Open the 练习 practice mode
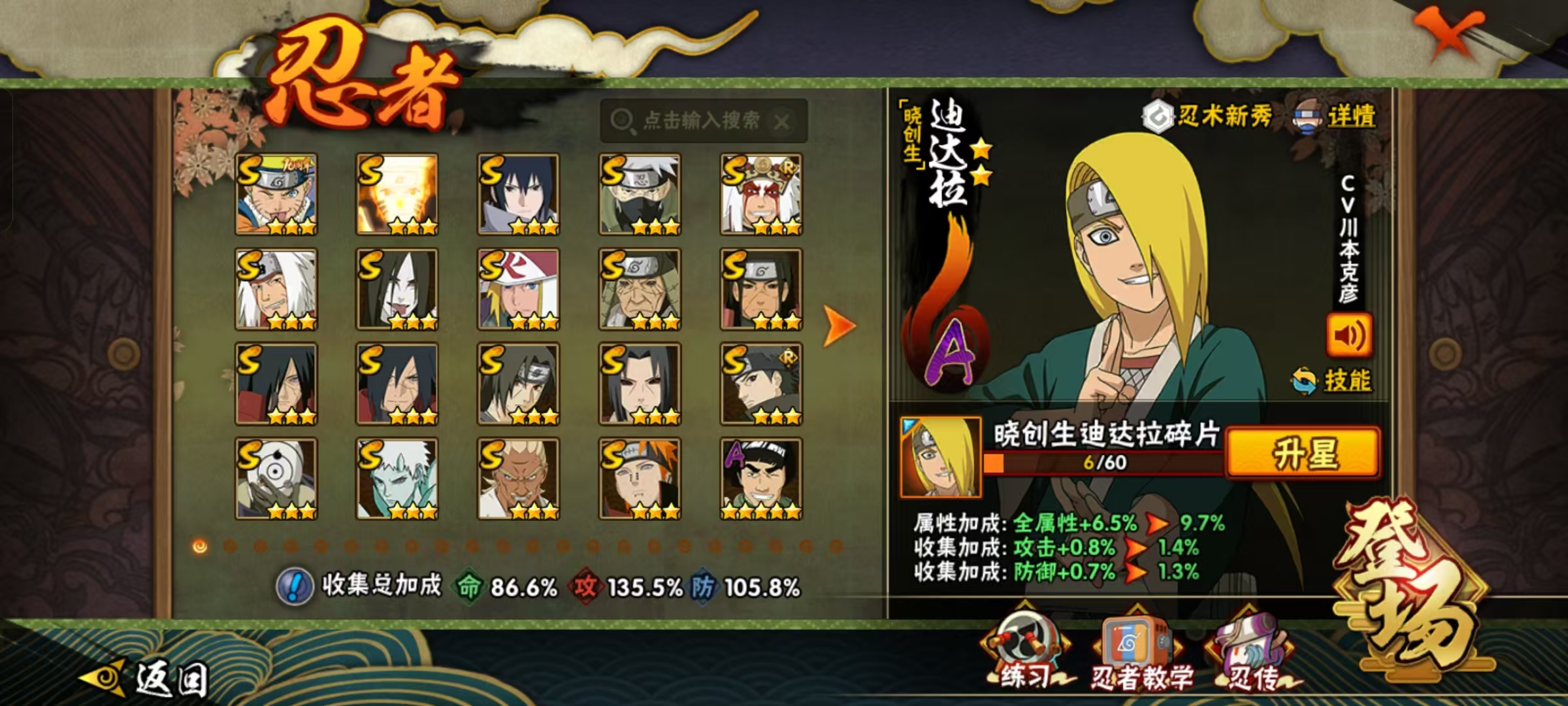1568x706 pixels. pos(1026,650)
